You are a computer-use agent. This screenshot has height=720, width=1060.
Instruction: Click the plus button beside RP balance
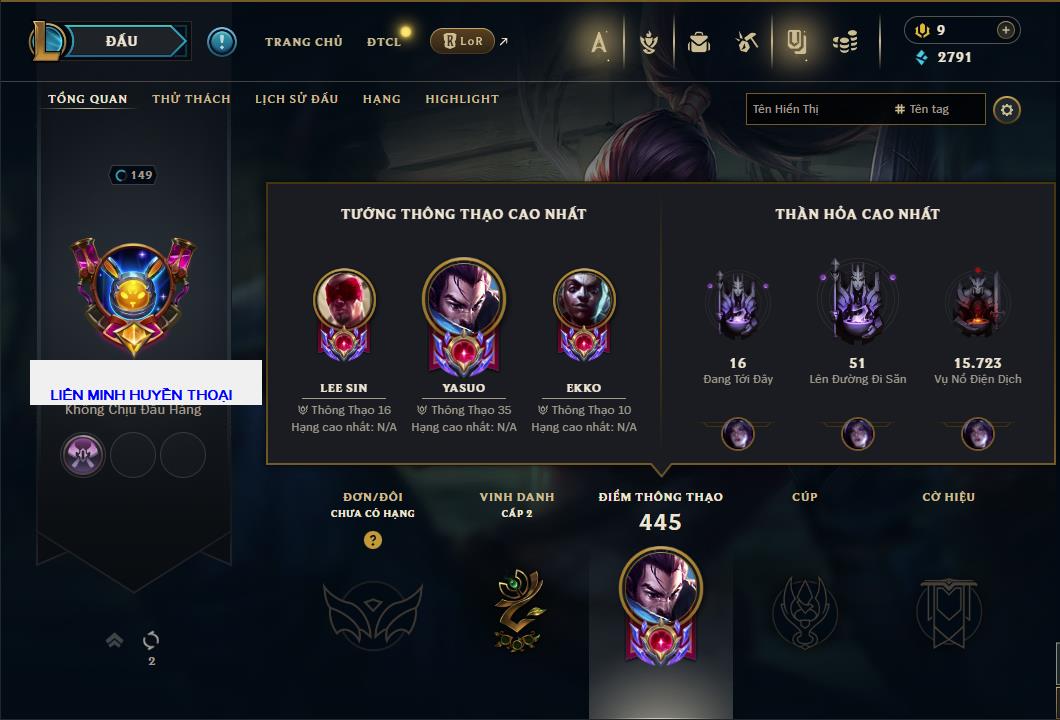(1005, 30)
